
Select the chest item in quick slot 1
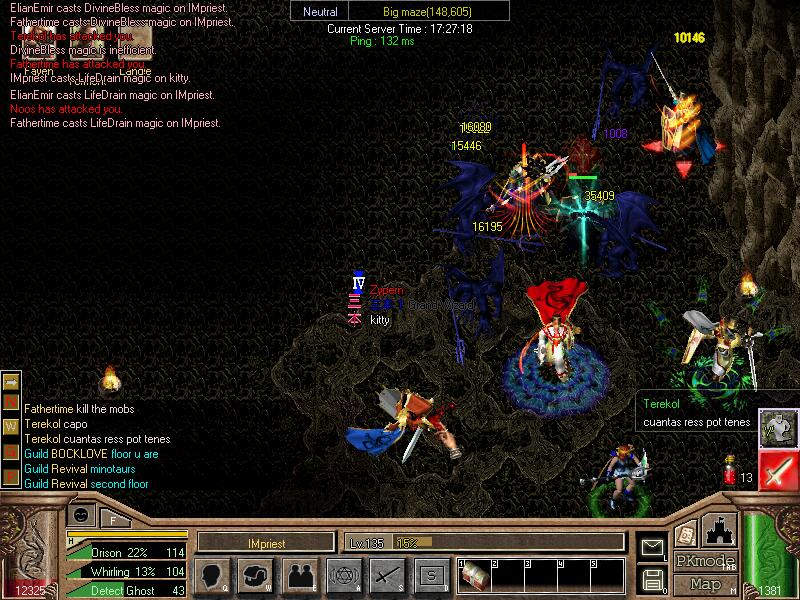(x=473, y=575)
